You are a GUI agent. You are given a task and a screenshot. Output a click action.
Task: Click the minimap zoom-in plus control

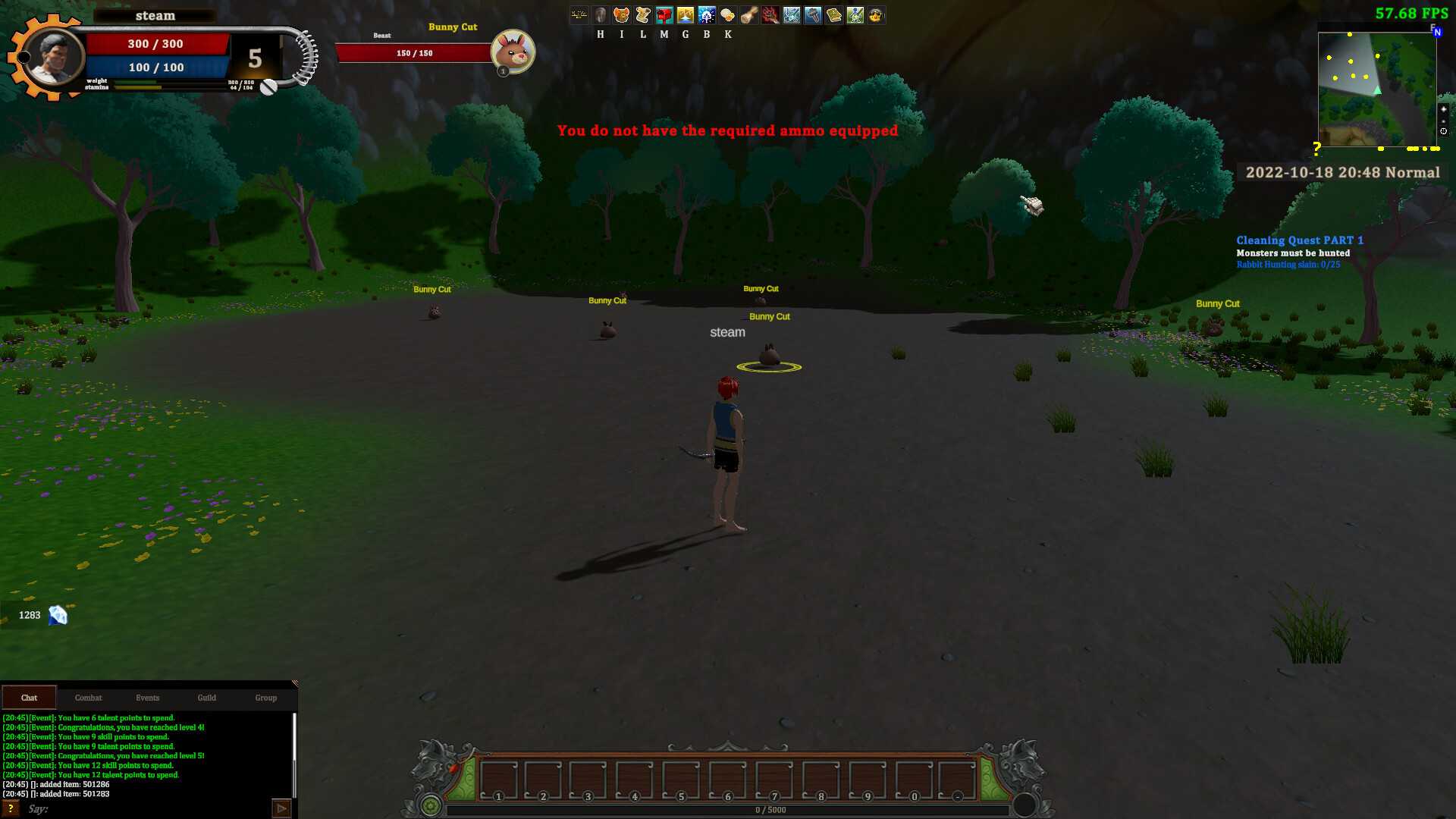[x=1443, y=109]
